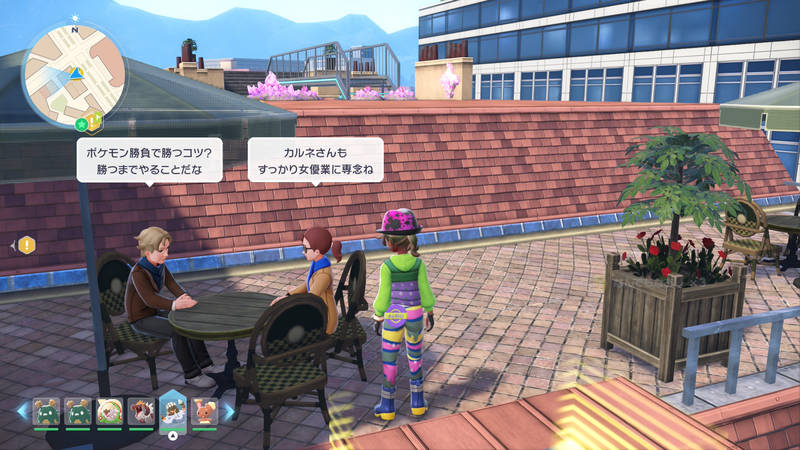
Task: Click the highlighted active Pokémon slot
Action: pyautogui.click(x=173, y=410)
